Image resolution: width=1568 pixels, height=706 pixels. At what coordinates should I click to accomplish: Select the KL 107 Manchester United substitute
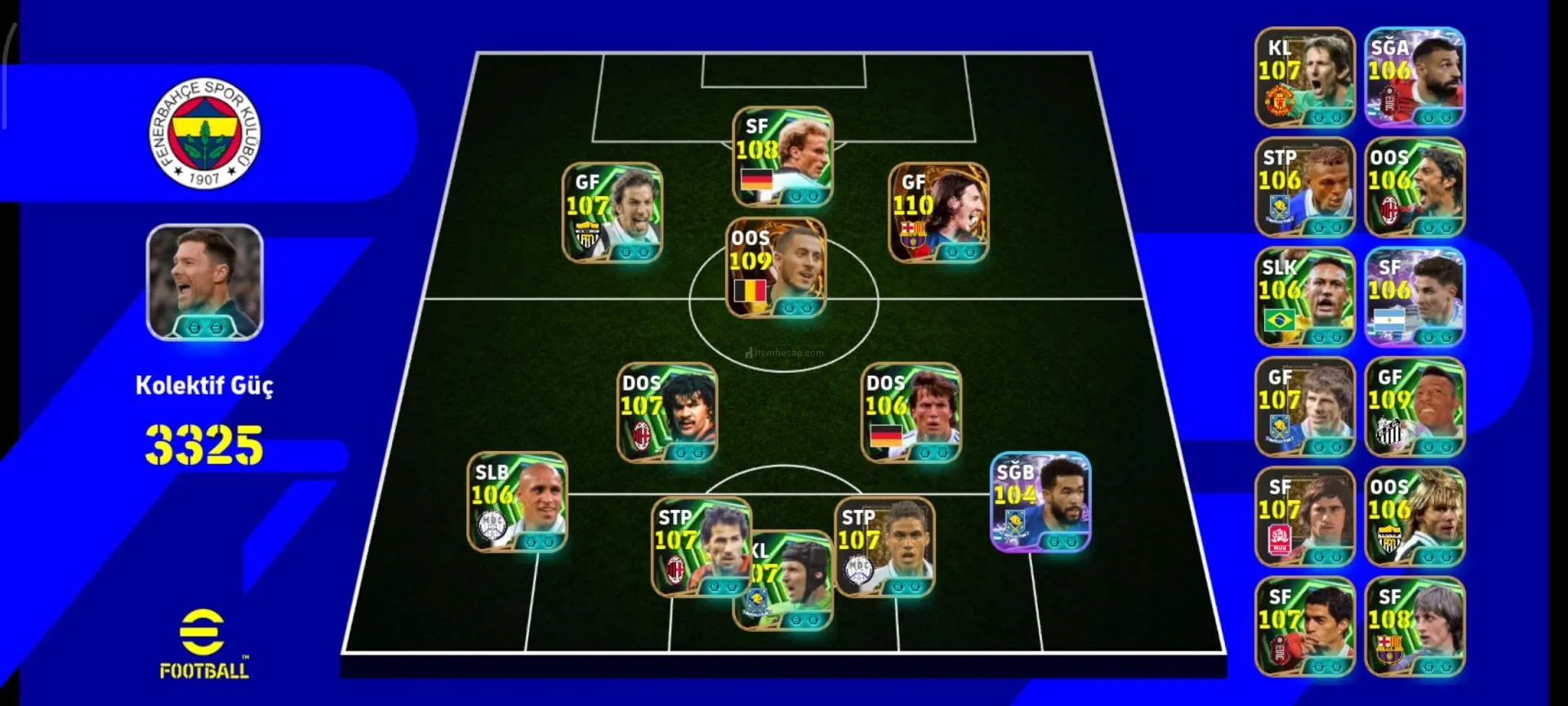click(x=1304, y=78)
